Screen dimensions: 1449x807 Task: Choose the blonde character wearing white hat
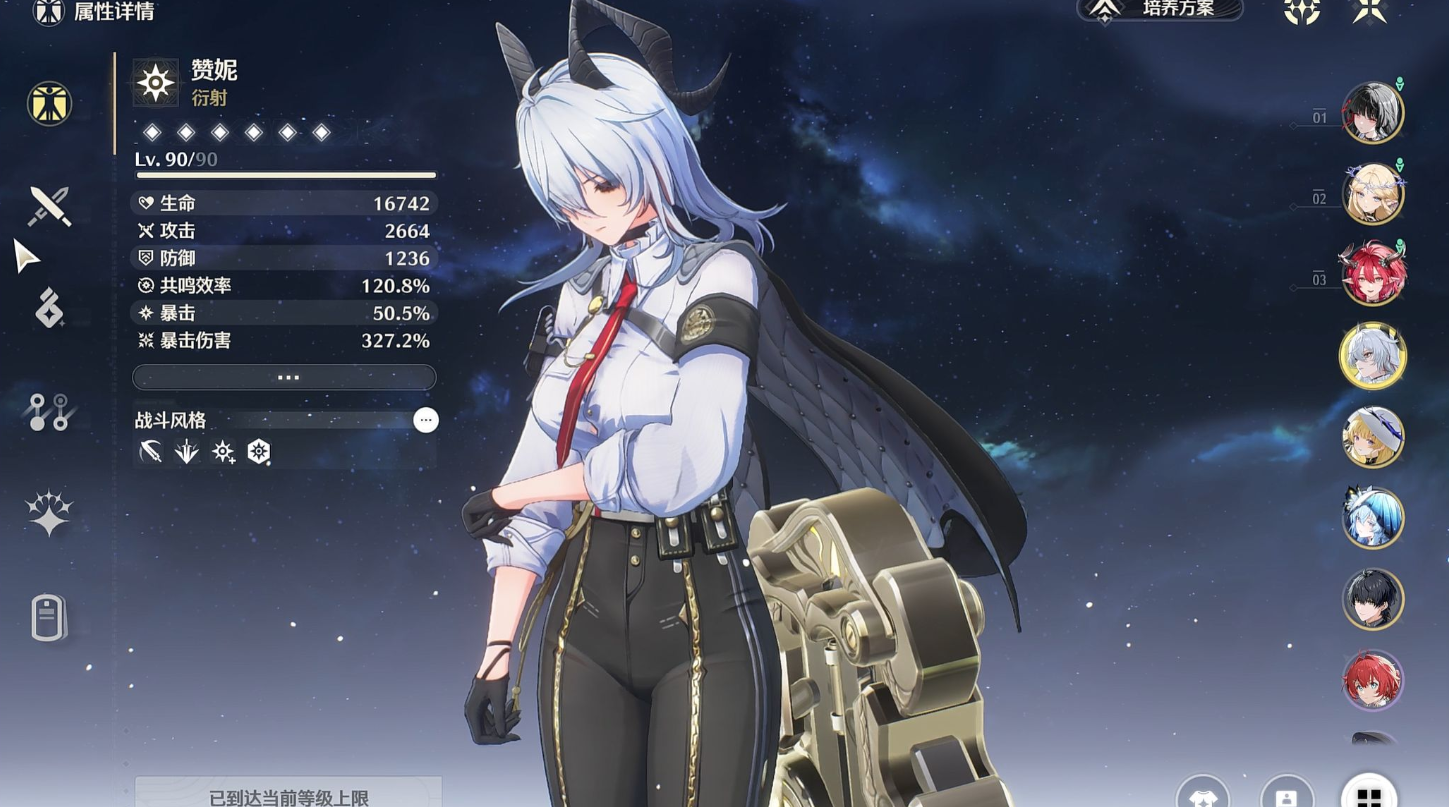[1372, 436]
